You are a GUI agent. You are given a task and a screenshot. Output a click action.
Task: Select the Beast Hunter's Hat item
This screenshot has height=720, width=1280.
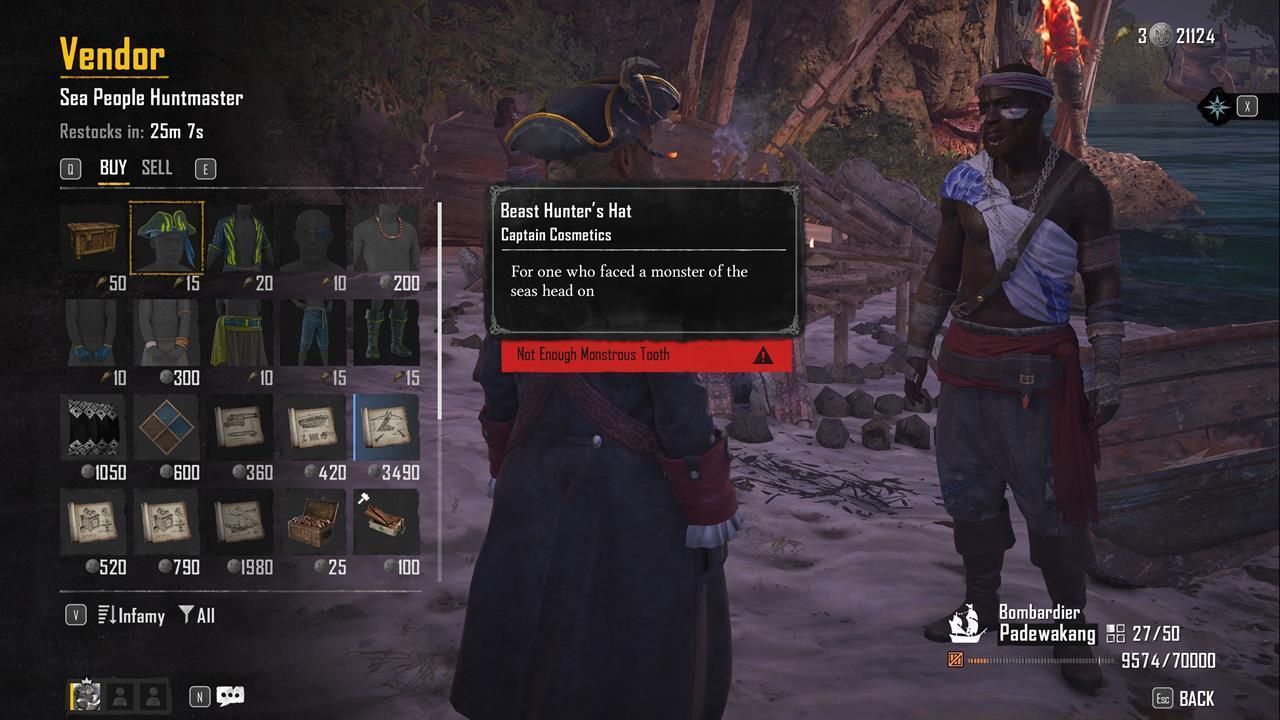click(166, 237)
